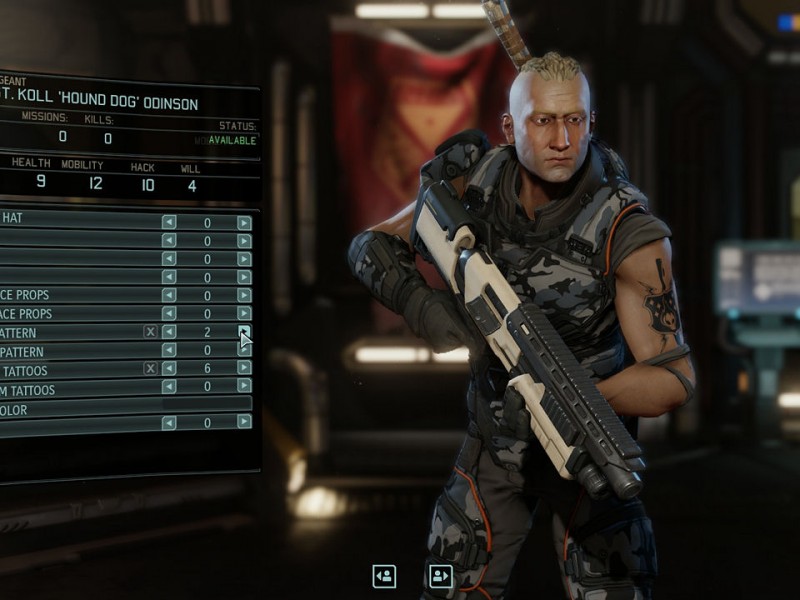800x600 pixels.
Task: Remove the tattoo set to 6
Action: (150, 368)
